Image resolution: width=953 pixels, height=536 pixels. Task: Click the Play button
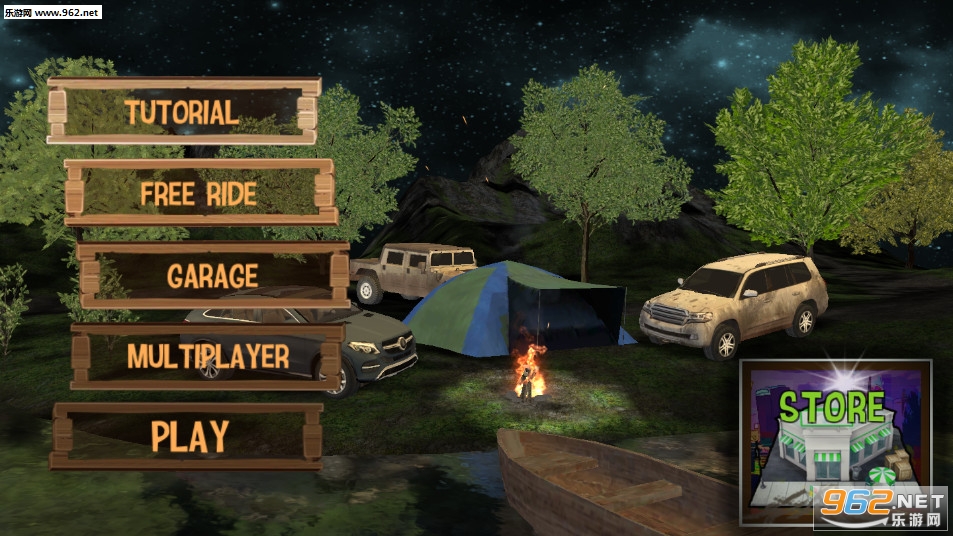[x=188, y=436]
